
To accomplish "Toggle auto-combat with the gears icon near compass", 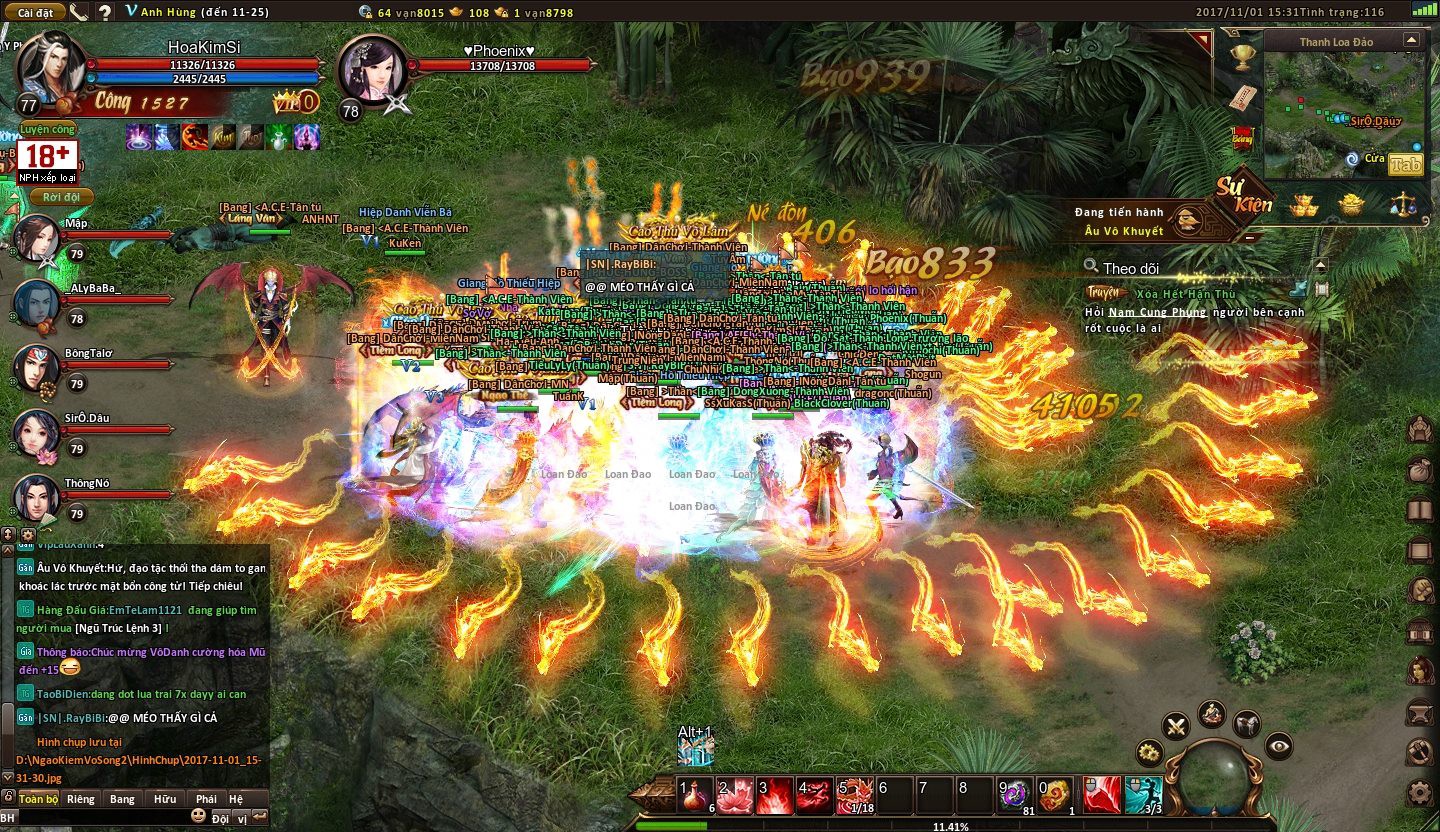I will 1149,752.
